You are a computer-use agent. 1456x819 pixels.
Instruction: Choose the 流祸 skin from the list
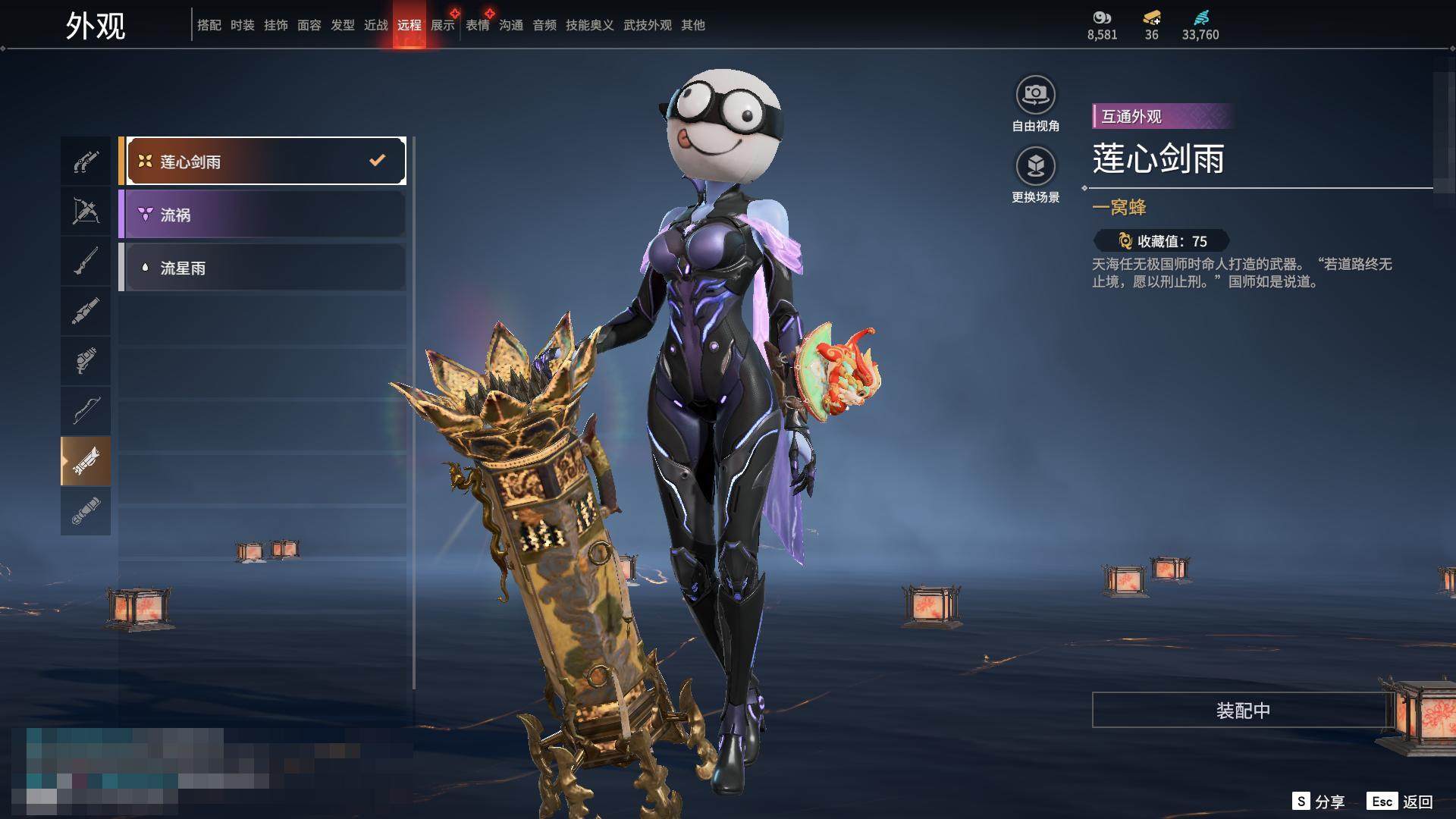[262, 215]
